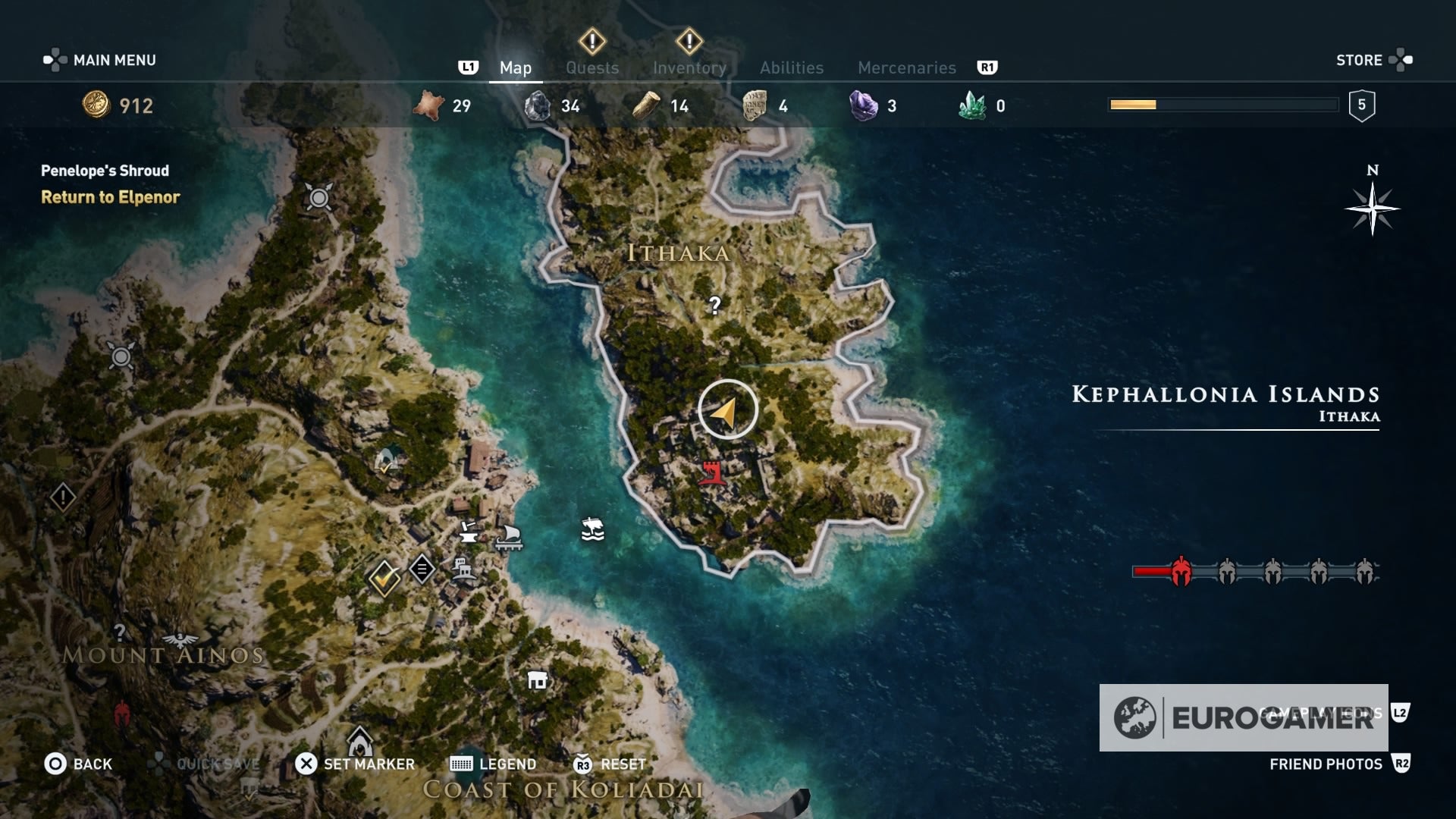The image size is (1456, 819).
Task: Click the leather resource icon
Action: coord(428,105)
